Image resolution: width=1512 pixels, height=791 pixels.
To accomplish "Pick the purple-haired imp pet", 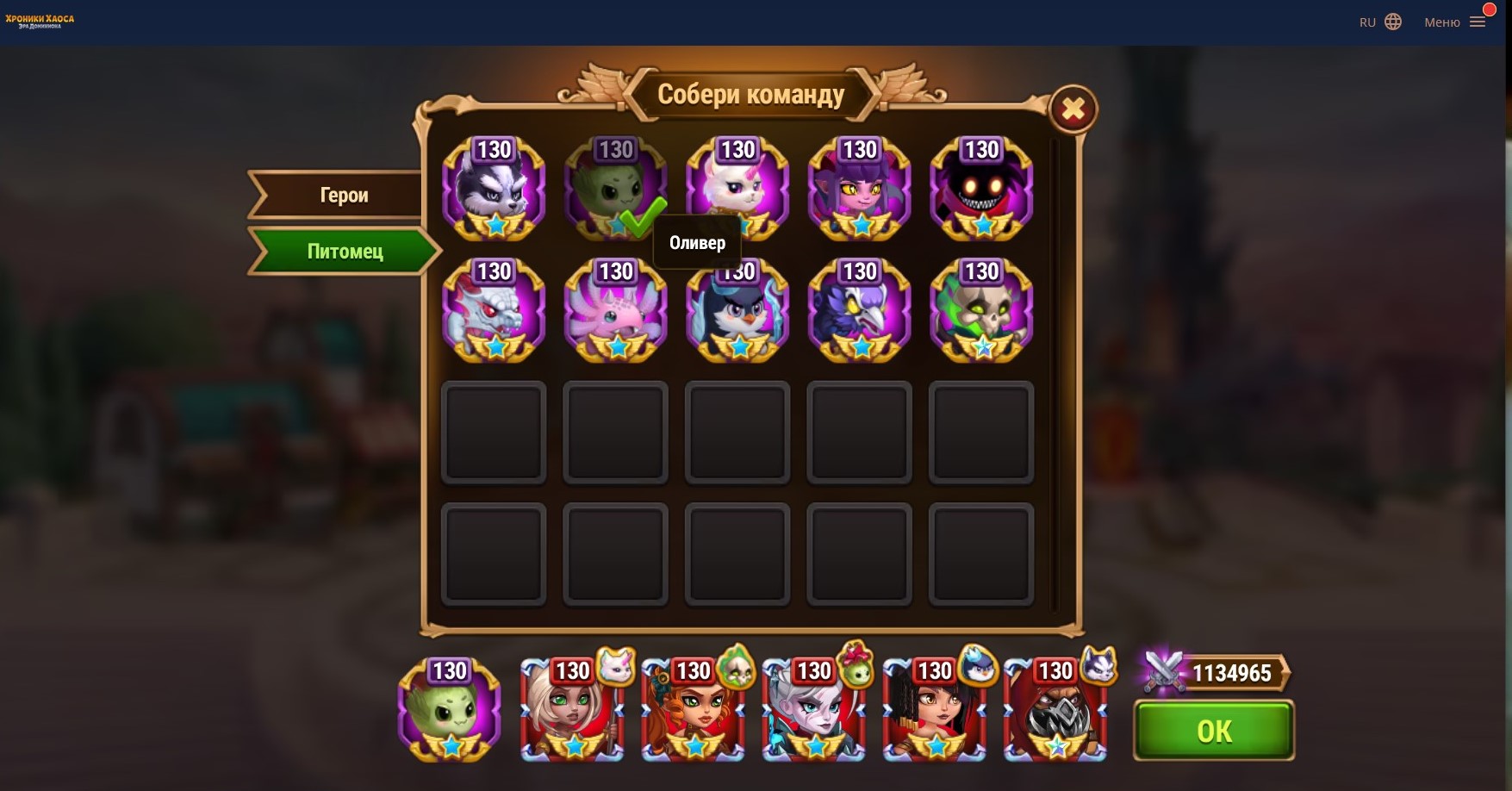I will click(860, 189).
